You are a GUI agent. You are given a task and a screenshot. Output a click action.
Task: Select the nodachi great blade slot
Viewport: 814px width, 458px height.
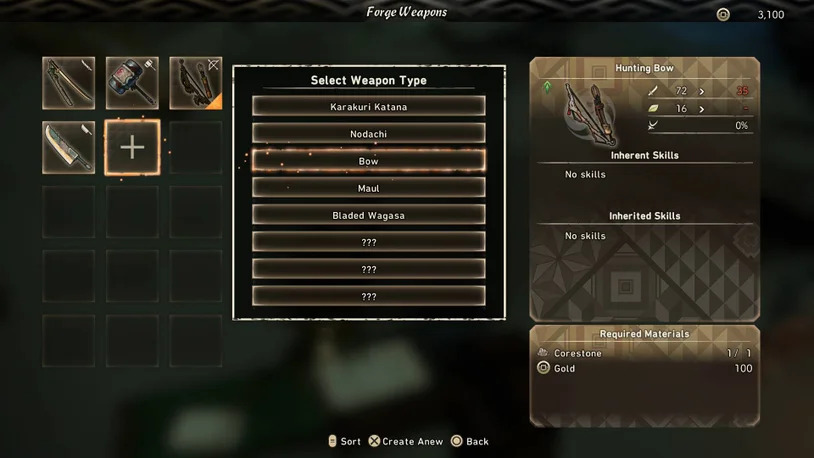(69, 147)
